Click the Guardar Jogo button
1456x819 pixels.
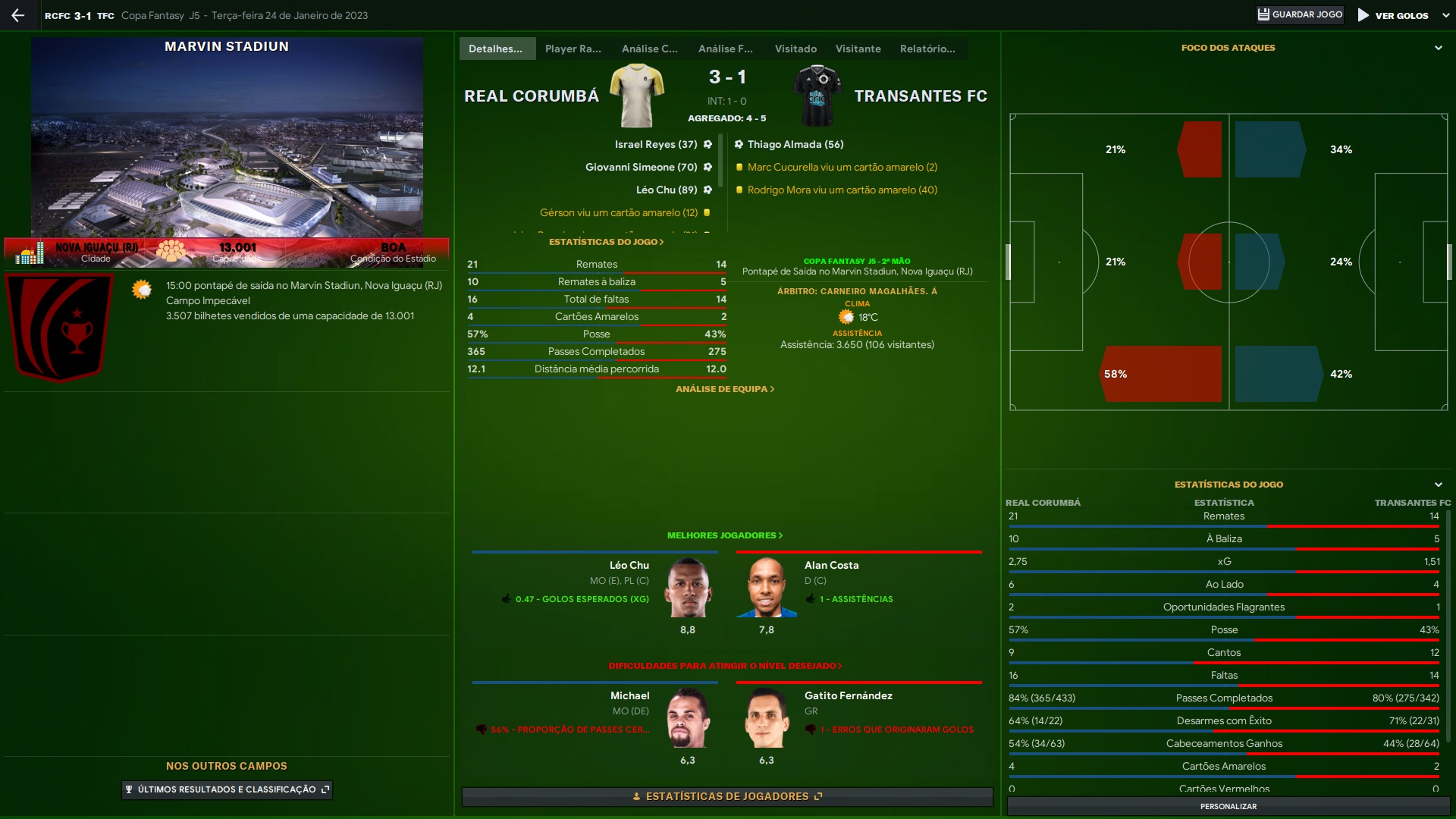[1300, 15]
